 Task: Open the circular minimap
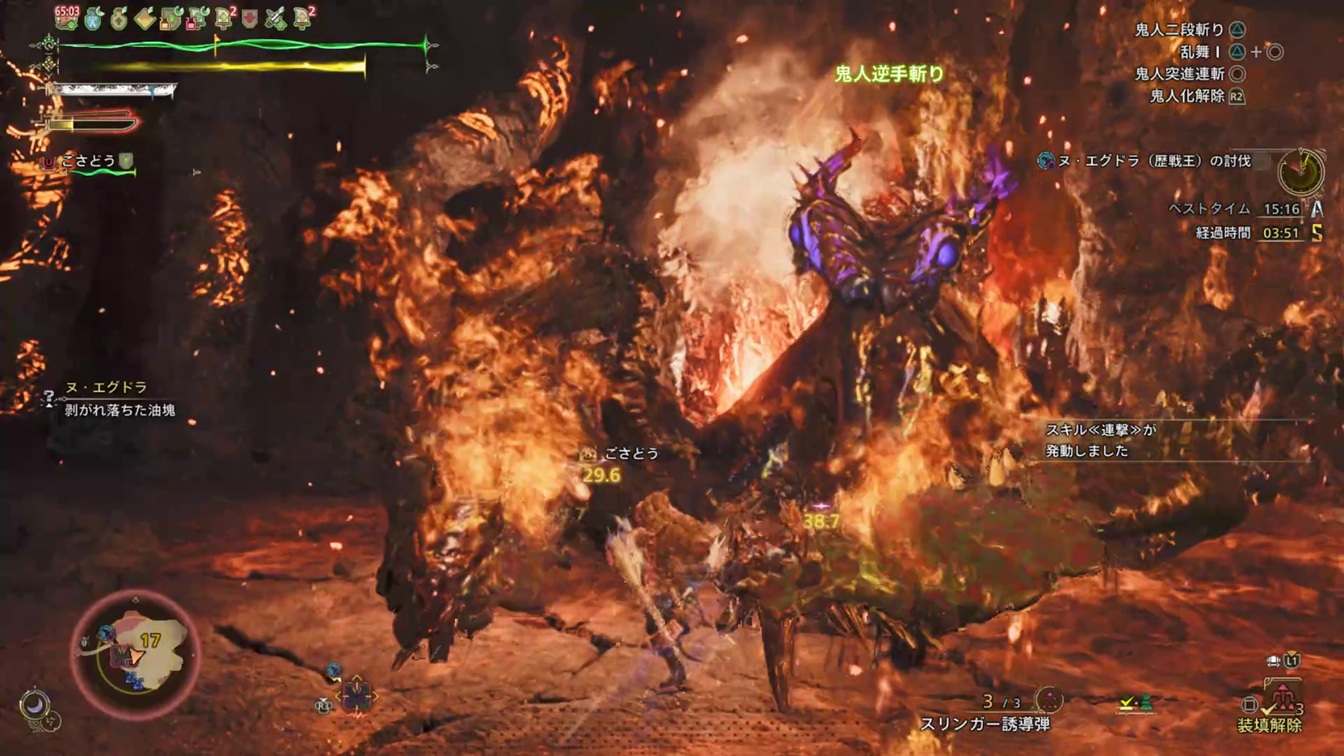point(135,653)
